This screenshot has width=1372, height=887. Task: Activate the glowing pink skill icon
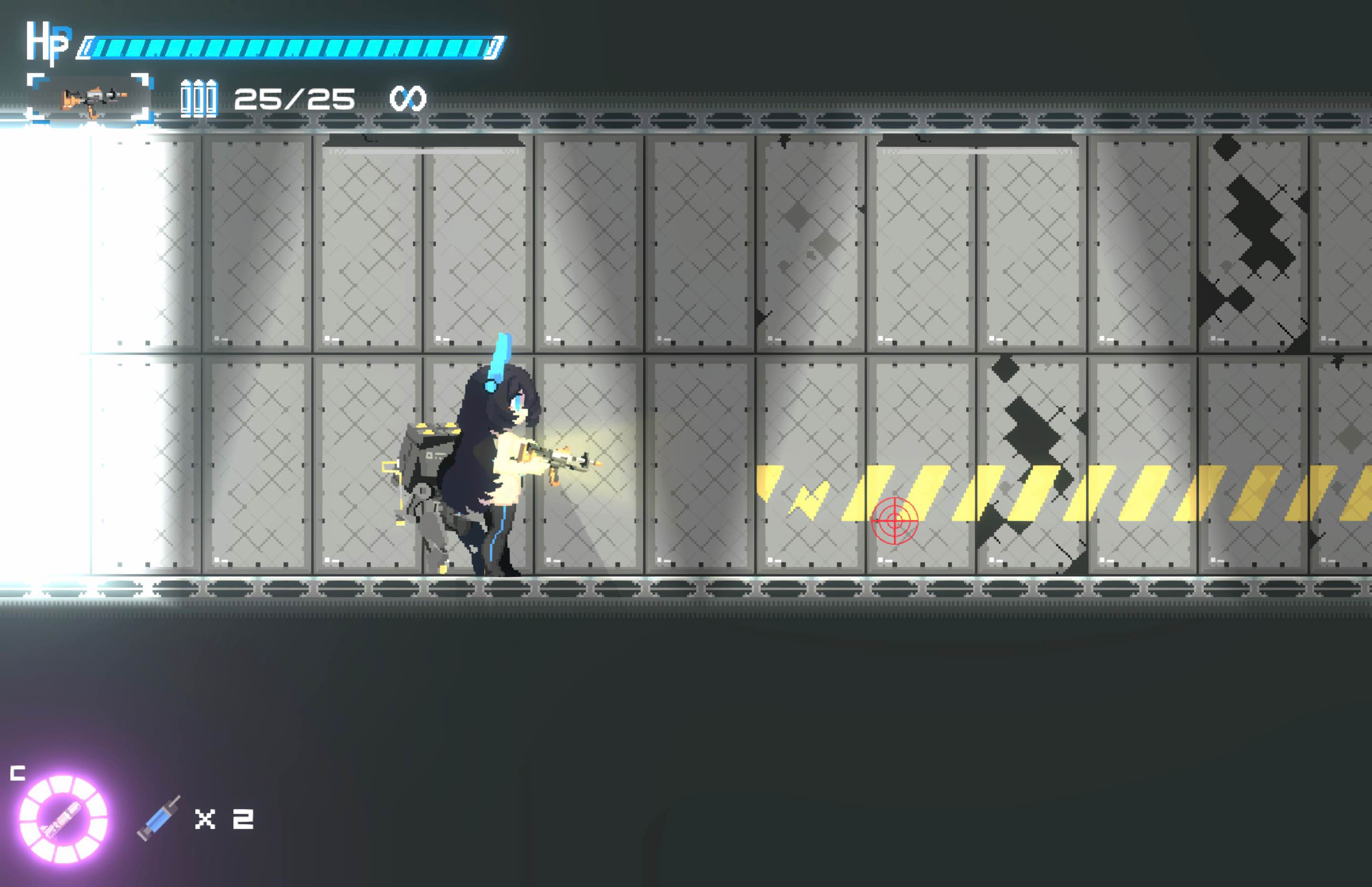pyautogui.click(x=63, y=818)
